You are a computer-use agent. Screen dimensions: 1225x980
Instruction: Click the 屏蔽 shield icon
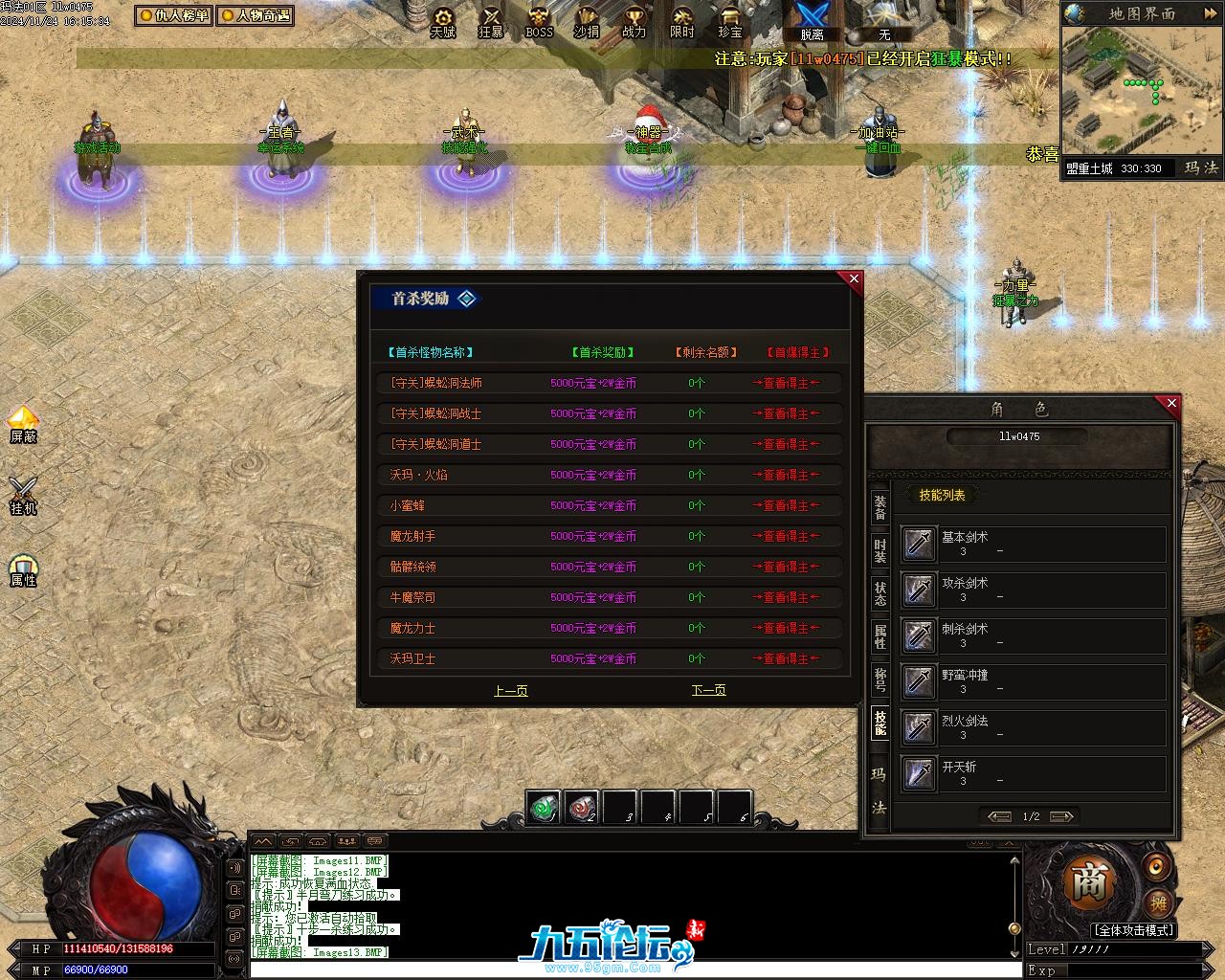[23, 424]
